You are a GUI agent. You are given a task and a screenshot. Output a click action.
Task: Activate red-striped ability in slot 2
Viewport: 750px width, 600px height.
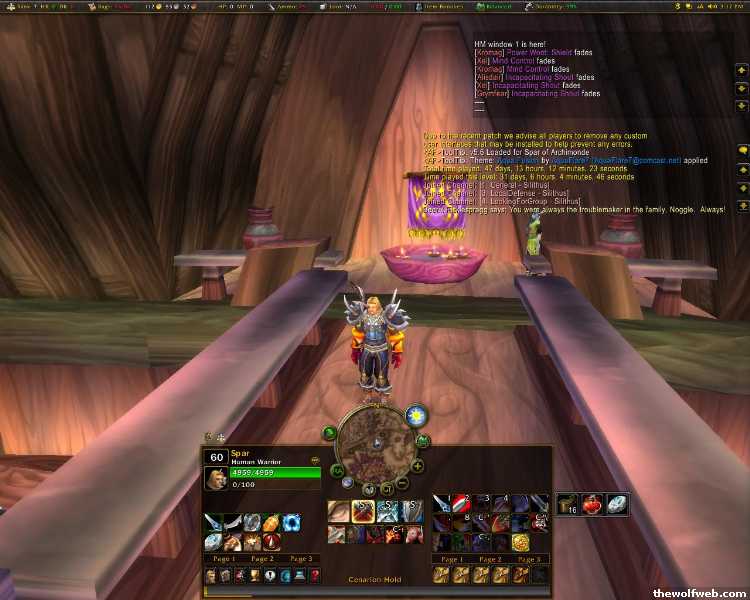(x=460, y=504)
